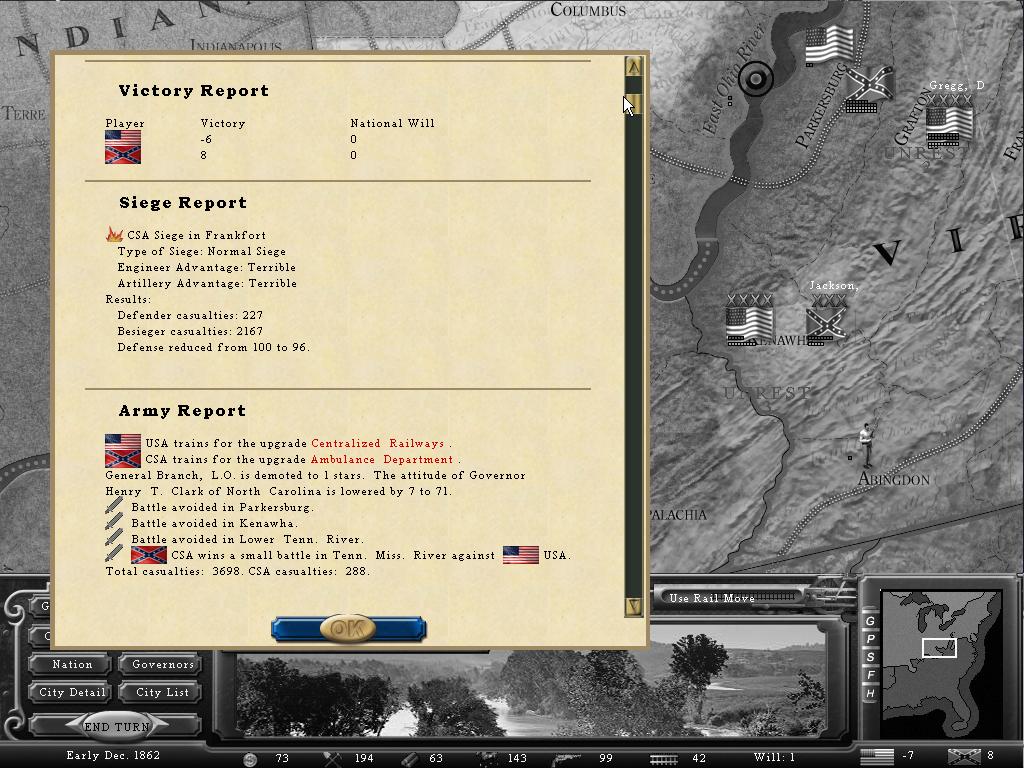Click the report scrollbar's up arrow
Image resolution: width=1024 pixels, height=768 pixels.
[633, 67]
